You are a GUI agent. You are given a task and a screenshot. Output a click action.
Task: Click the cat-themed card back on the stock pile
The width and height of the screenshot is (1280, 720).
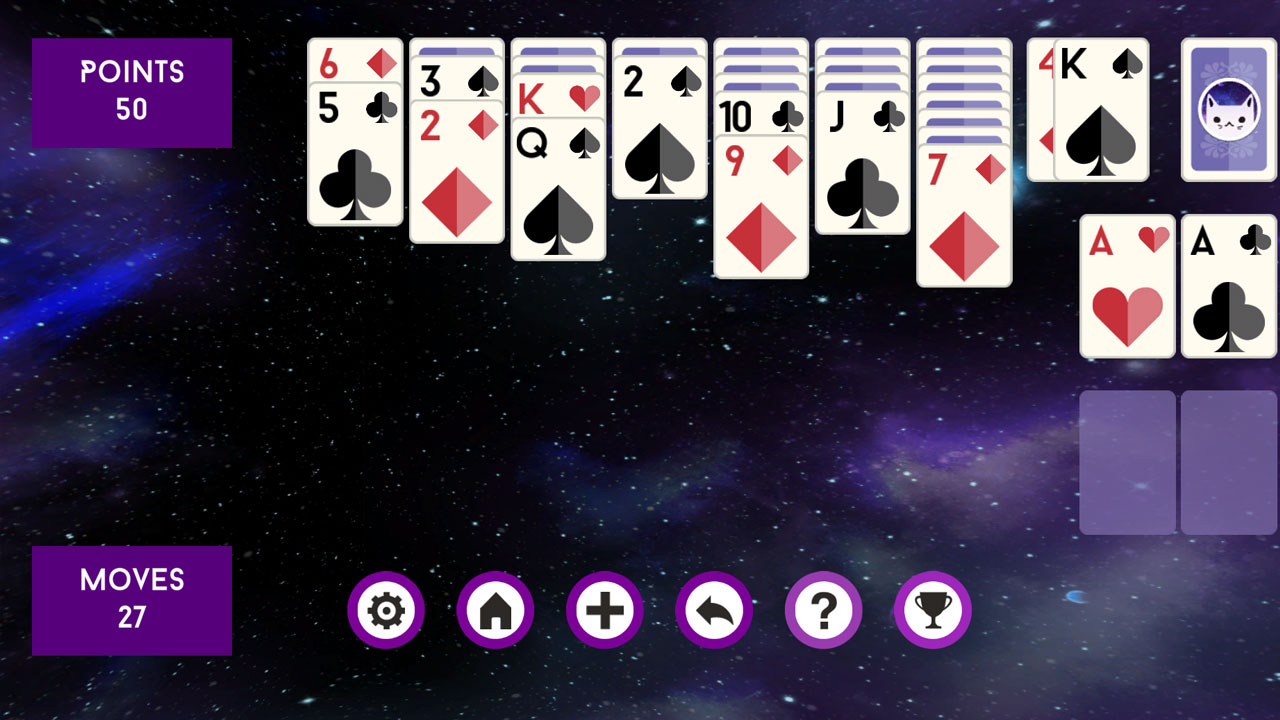tap(1228, 110)
